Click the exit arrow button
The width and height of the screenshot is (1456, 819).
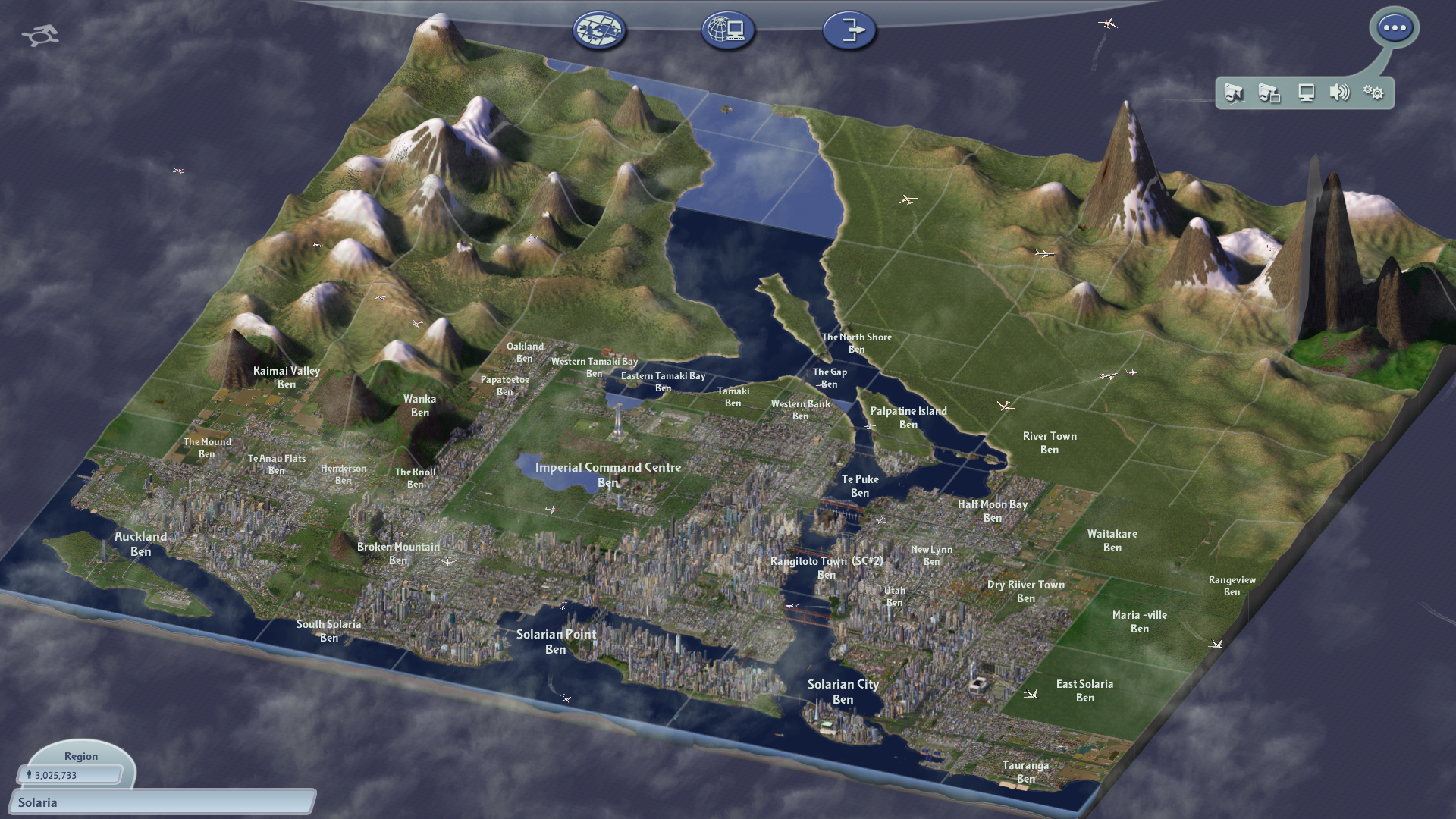pyautogui.click(x=849, y=31)
